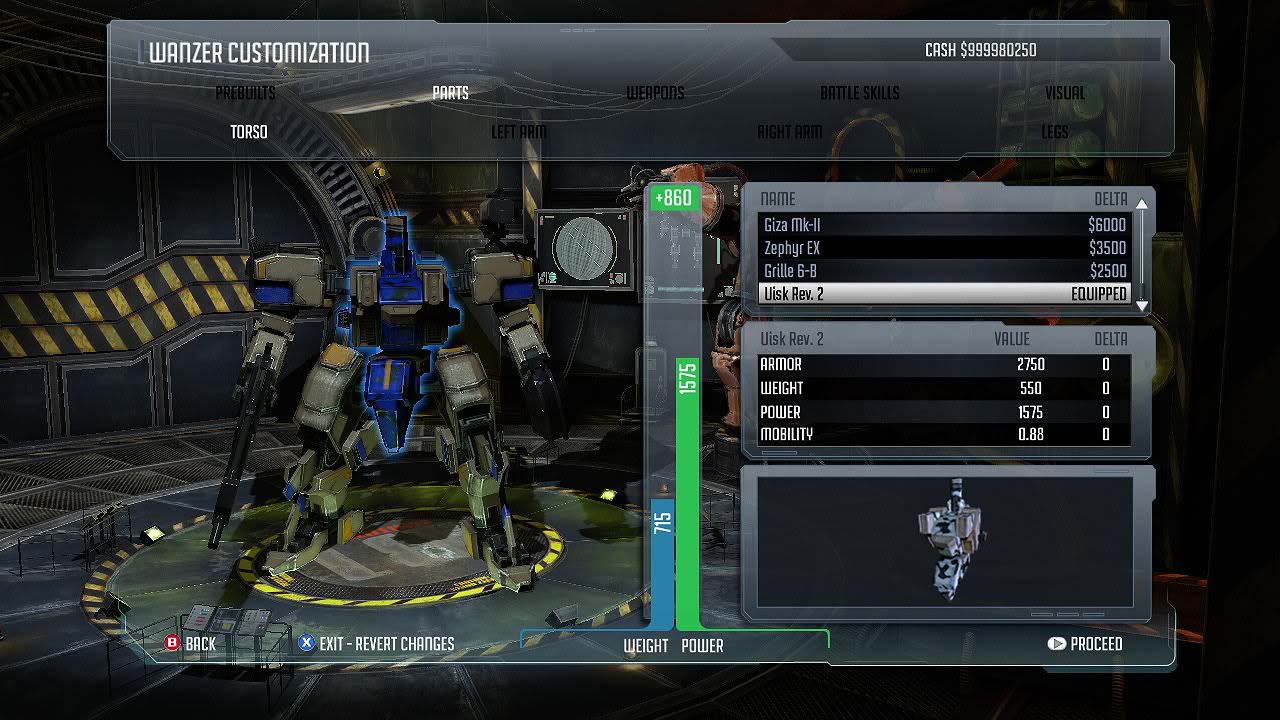Switch to Left Arm parts
The width and height of the screenshot is (1280, 720).
tap(518, 132)
